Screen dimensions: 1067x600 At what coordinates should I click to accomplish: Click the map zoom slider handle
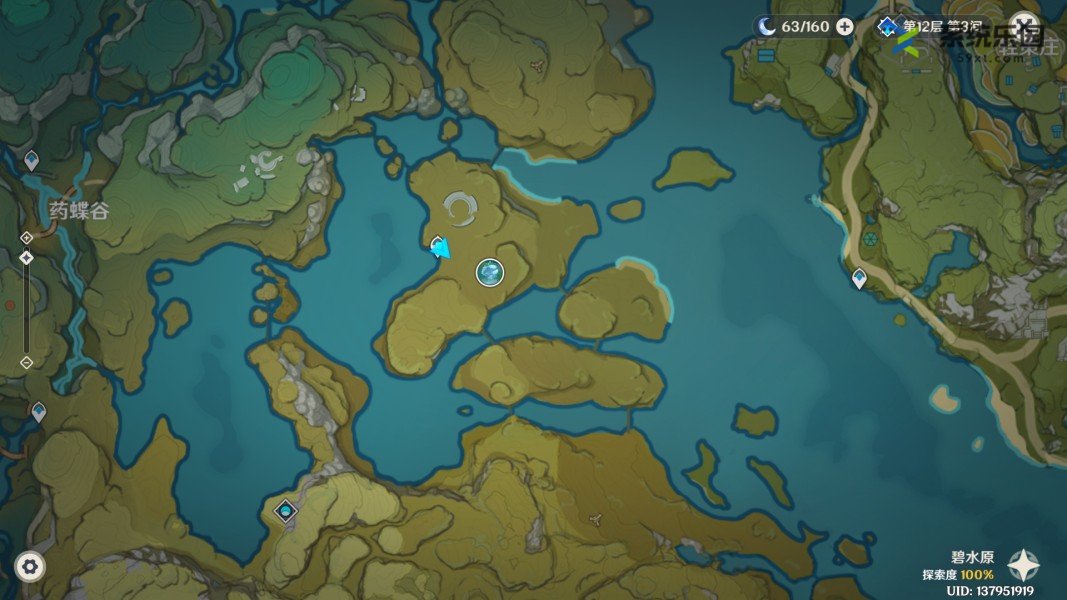tap(26, 257)
